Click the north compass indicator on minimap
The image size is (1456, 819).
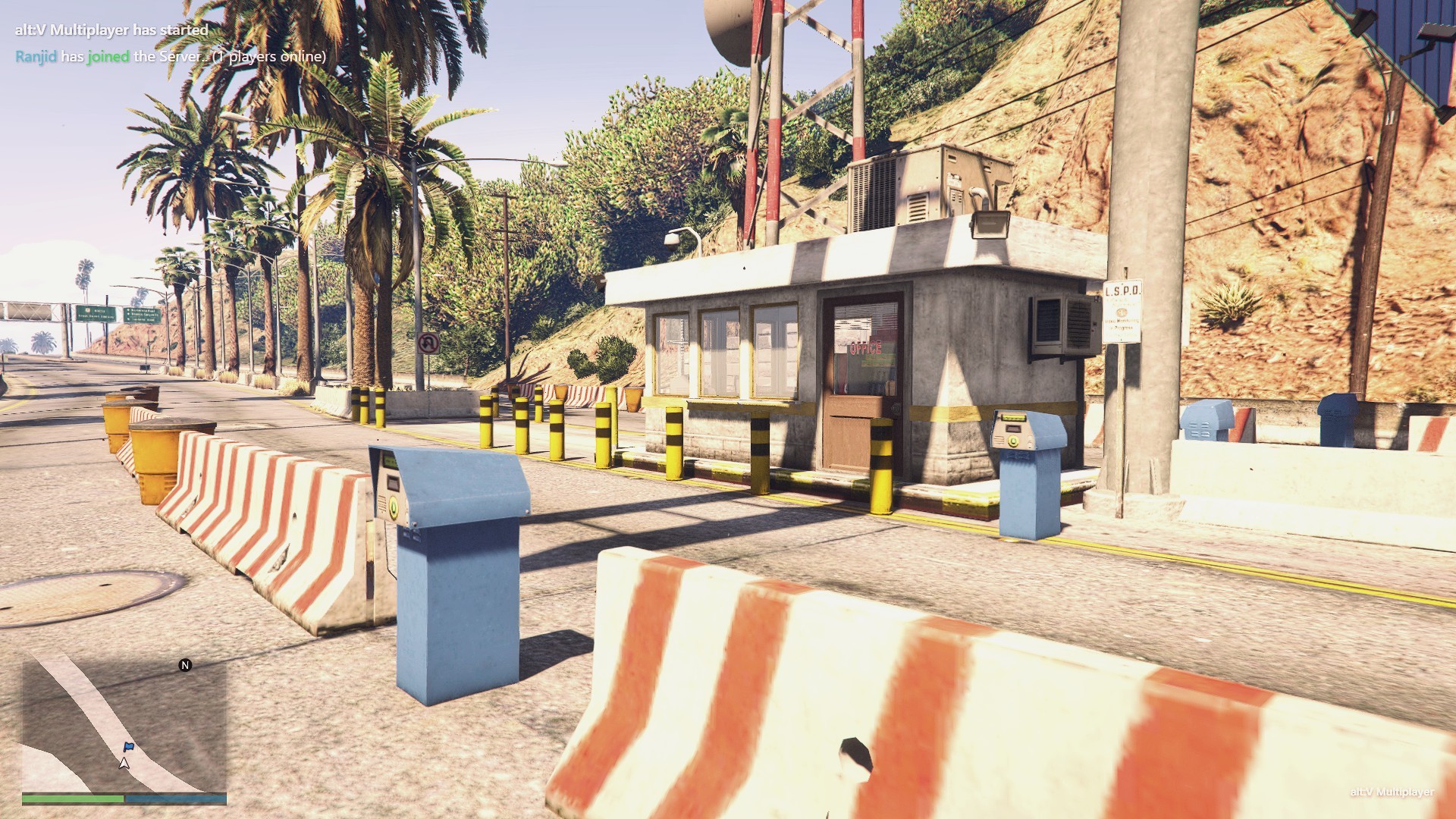point(185,665)
